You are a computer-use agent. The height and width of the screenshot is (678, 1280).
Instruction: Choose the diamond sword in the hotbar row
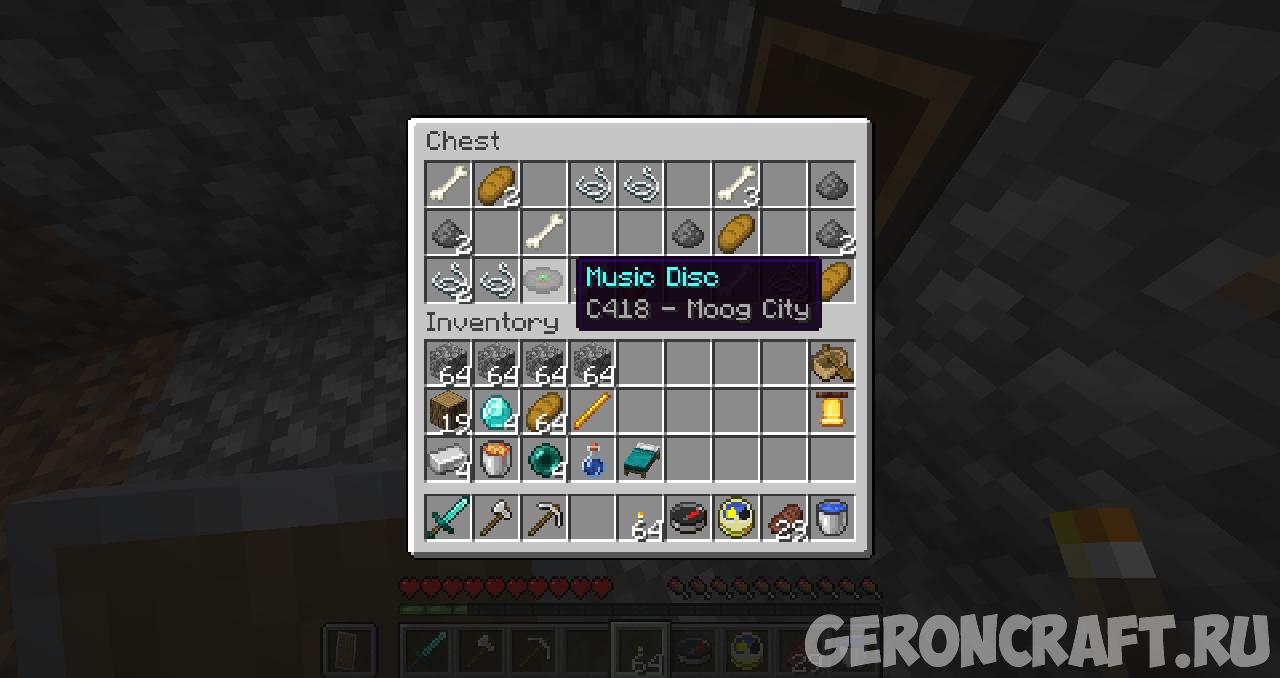coord(449,518)
